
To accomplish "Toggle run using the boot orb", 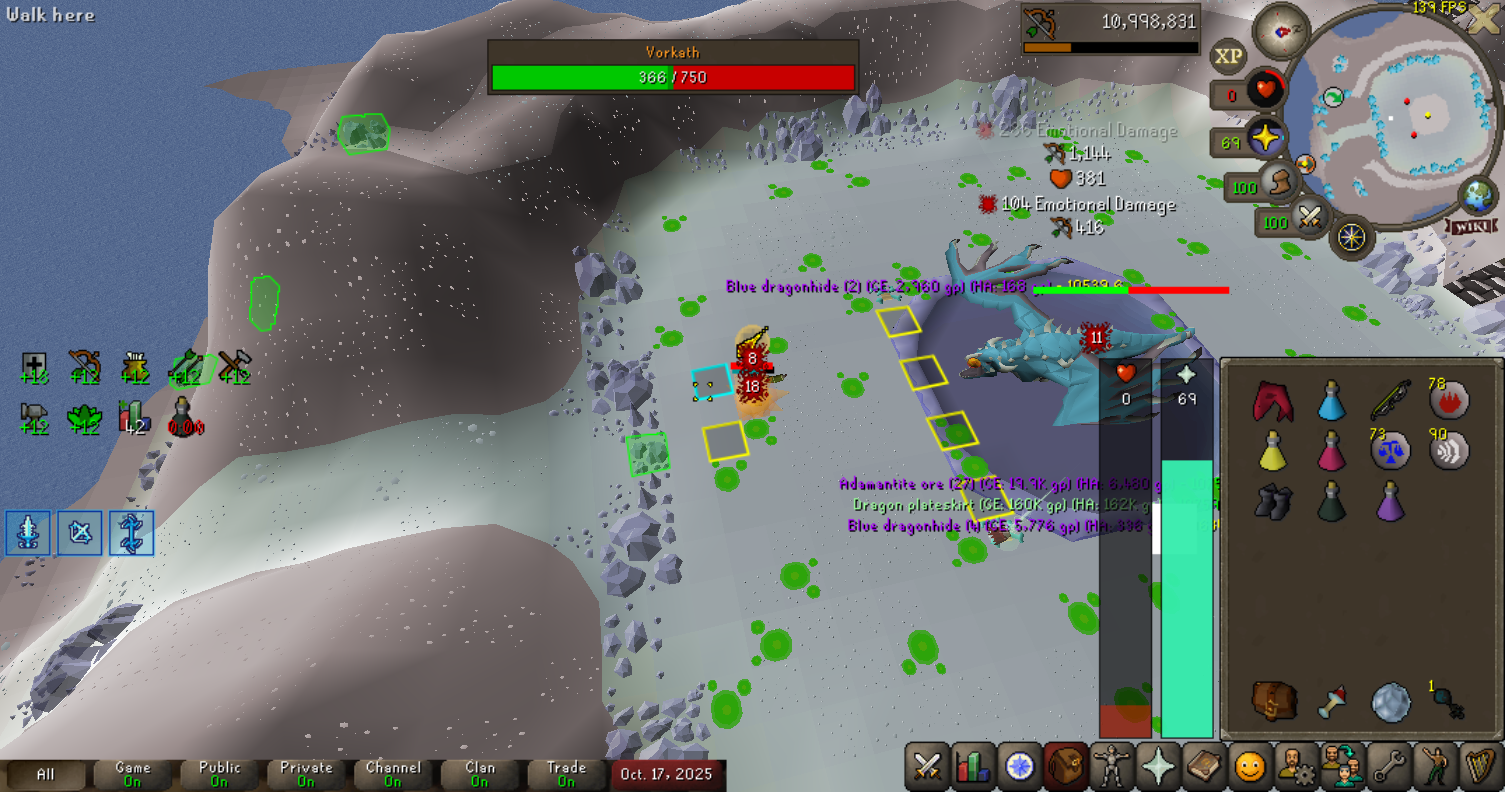I will 1276,183.
